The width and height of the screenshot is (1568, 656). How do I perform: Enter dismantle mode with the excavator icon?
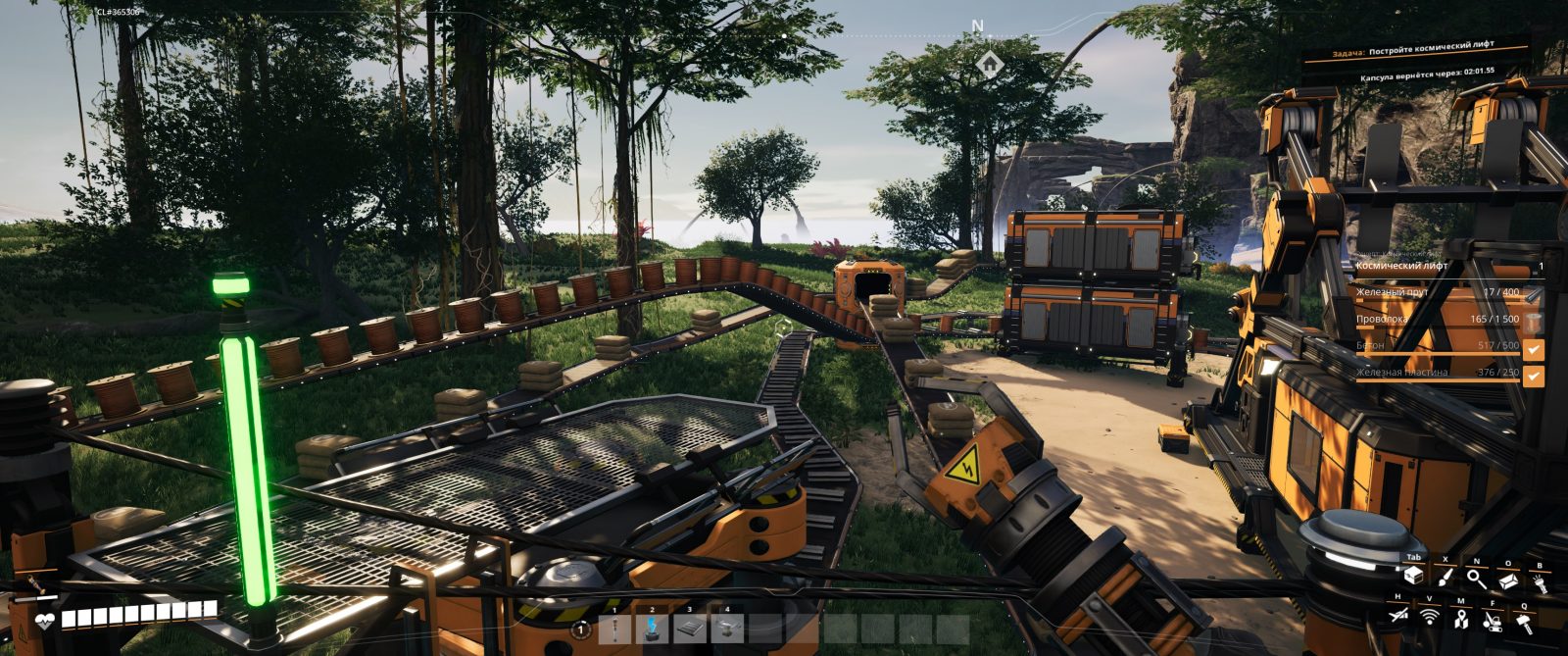(x=1493, y=620)
